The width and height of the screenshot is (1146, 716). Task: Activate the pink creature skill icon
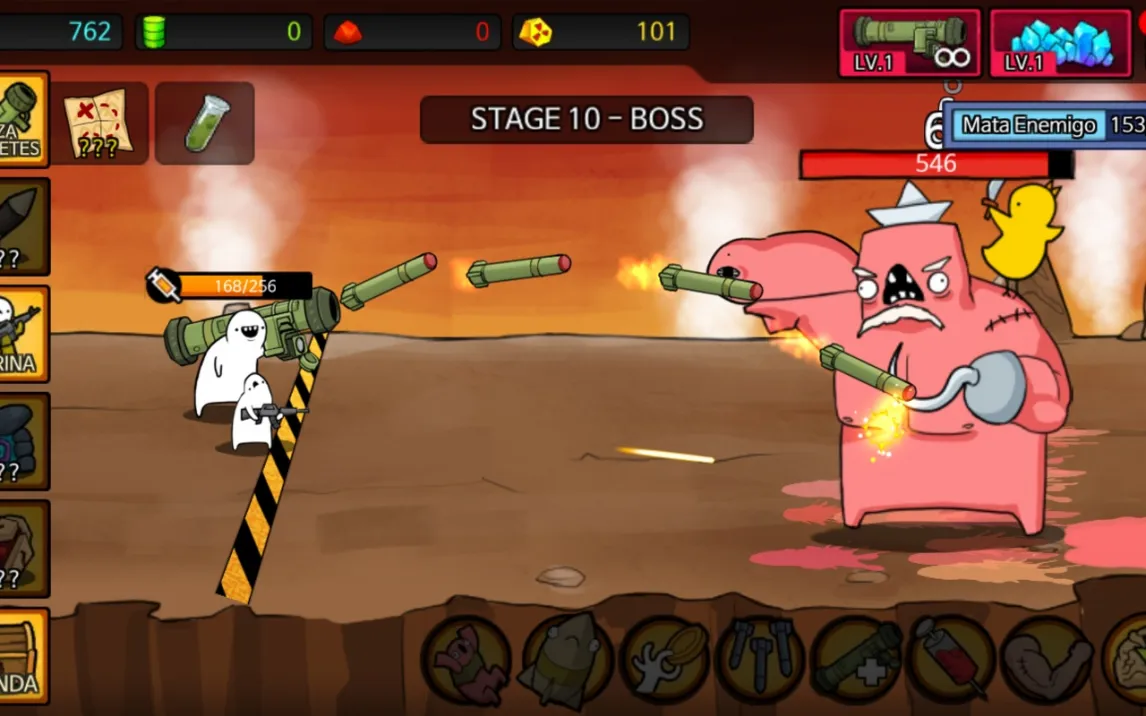[467, 662]
